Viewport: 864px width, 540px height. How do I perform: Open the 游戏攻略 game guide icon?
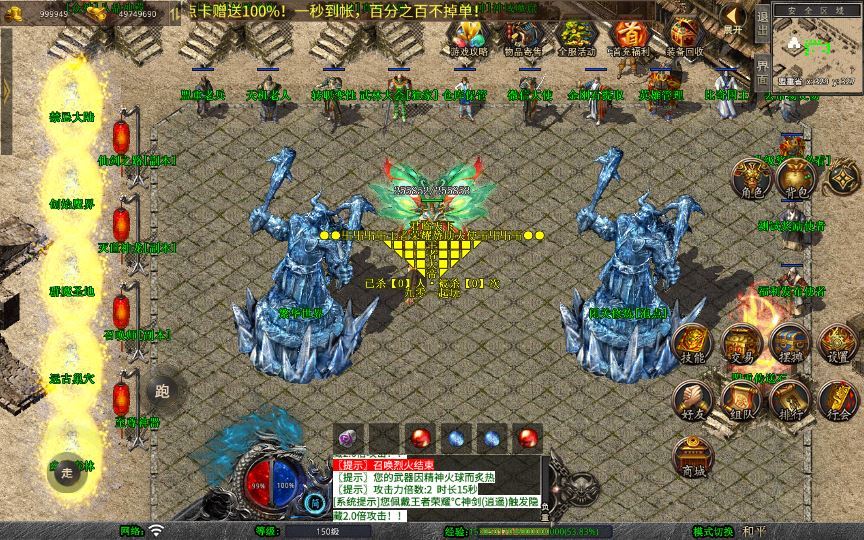[x=469, y=38]
